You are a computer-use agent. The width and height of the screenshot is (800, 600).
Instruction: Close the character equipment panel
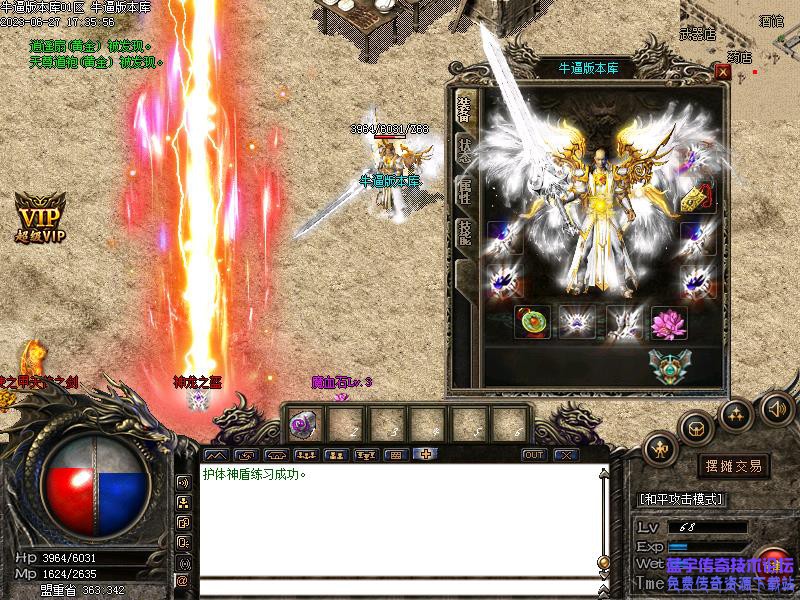coord(722,71)
